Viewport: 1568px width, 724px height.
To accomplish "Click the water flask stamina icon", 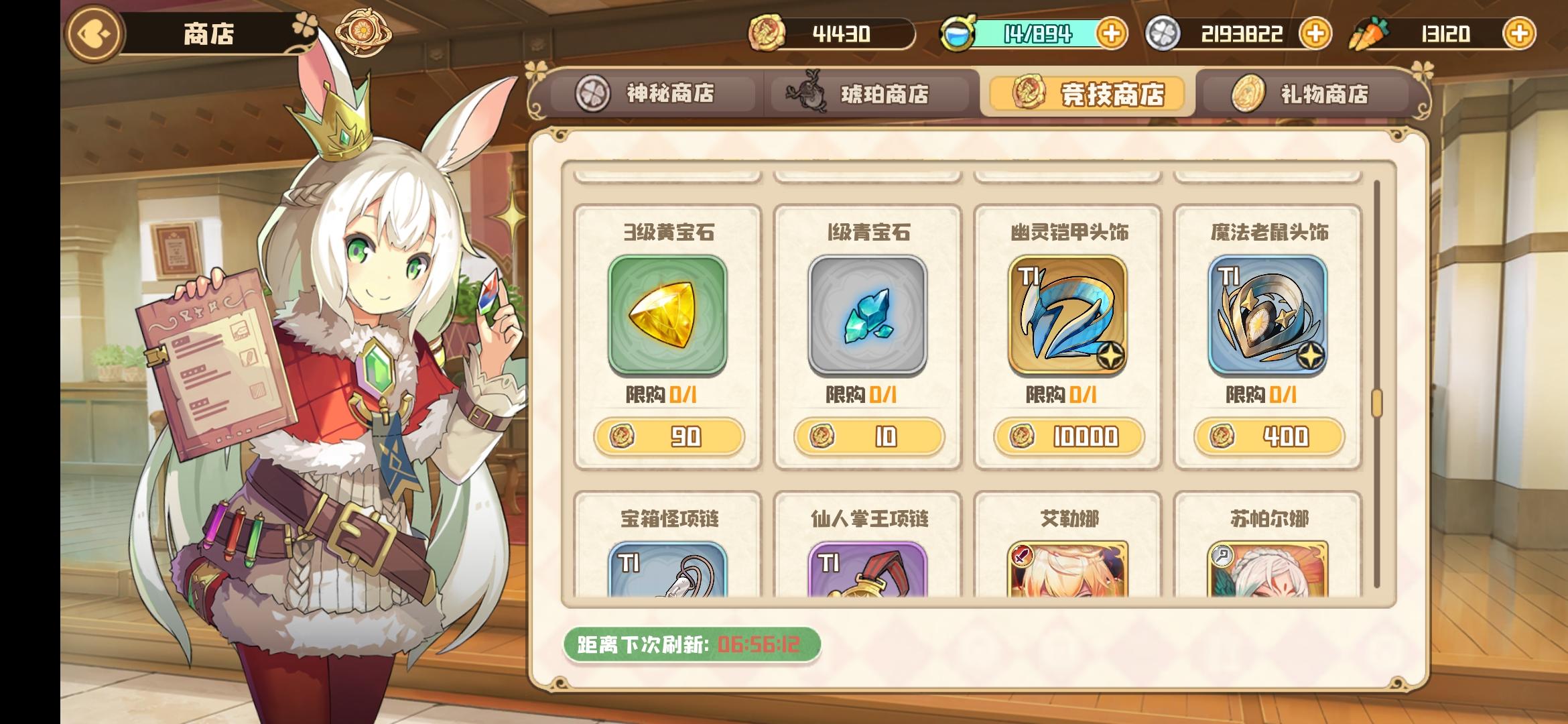I will point(961,32).
